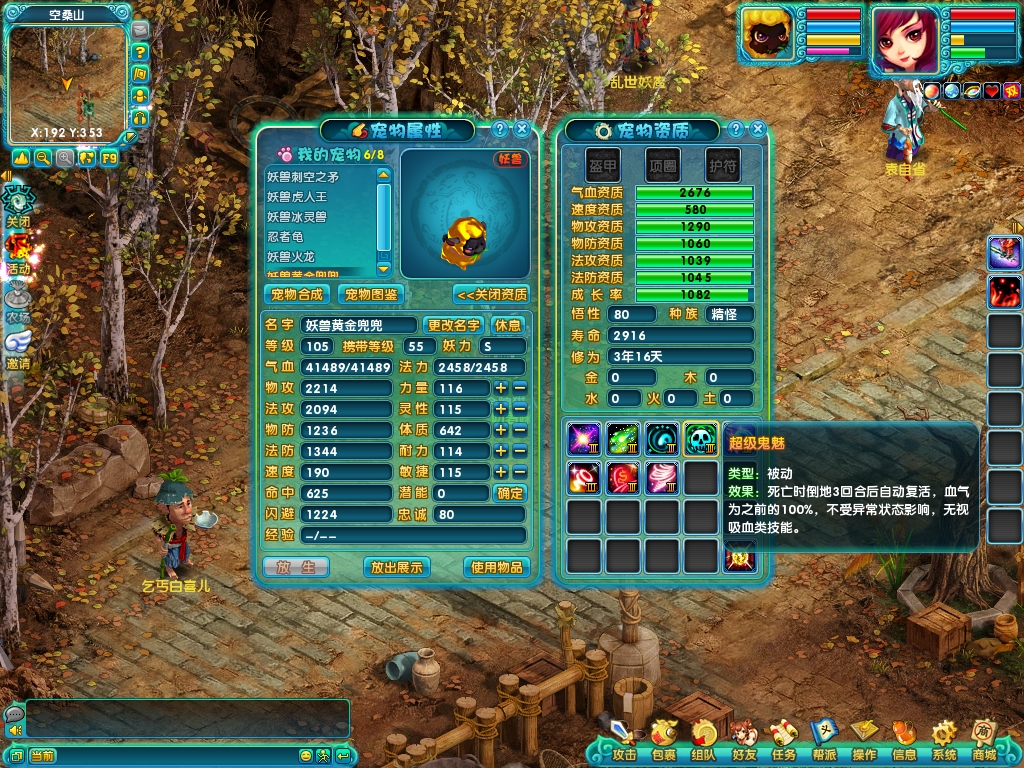Open the 宠物合成 pet fusion panel
Viewport: 1024px width, 768px height.
click(297, 294)
